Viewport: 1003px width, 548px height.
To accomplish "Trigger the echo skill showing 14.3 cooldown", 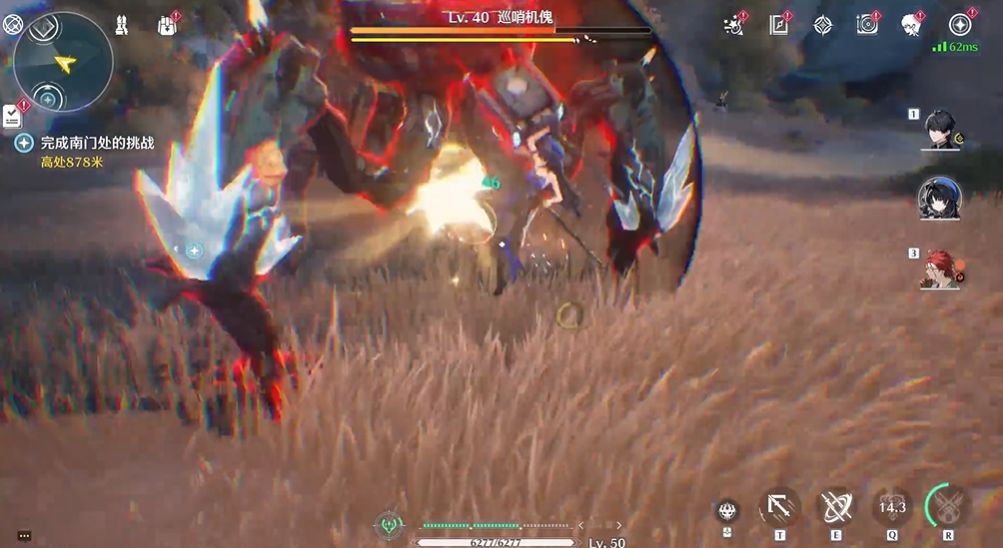I will [x=891, y=508].
